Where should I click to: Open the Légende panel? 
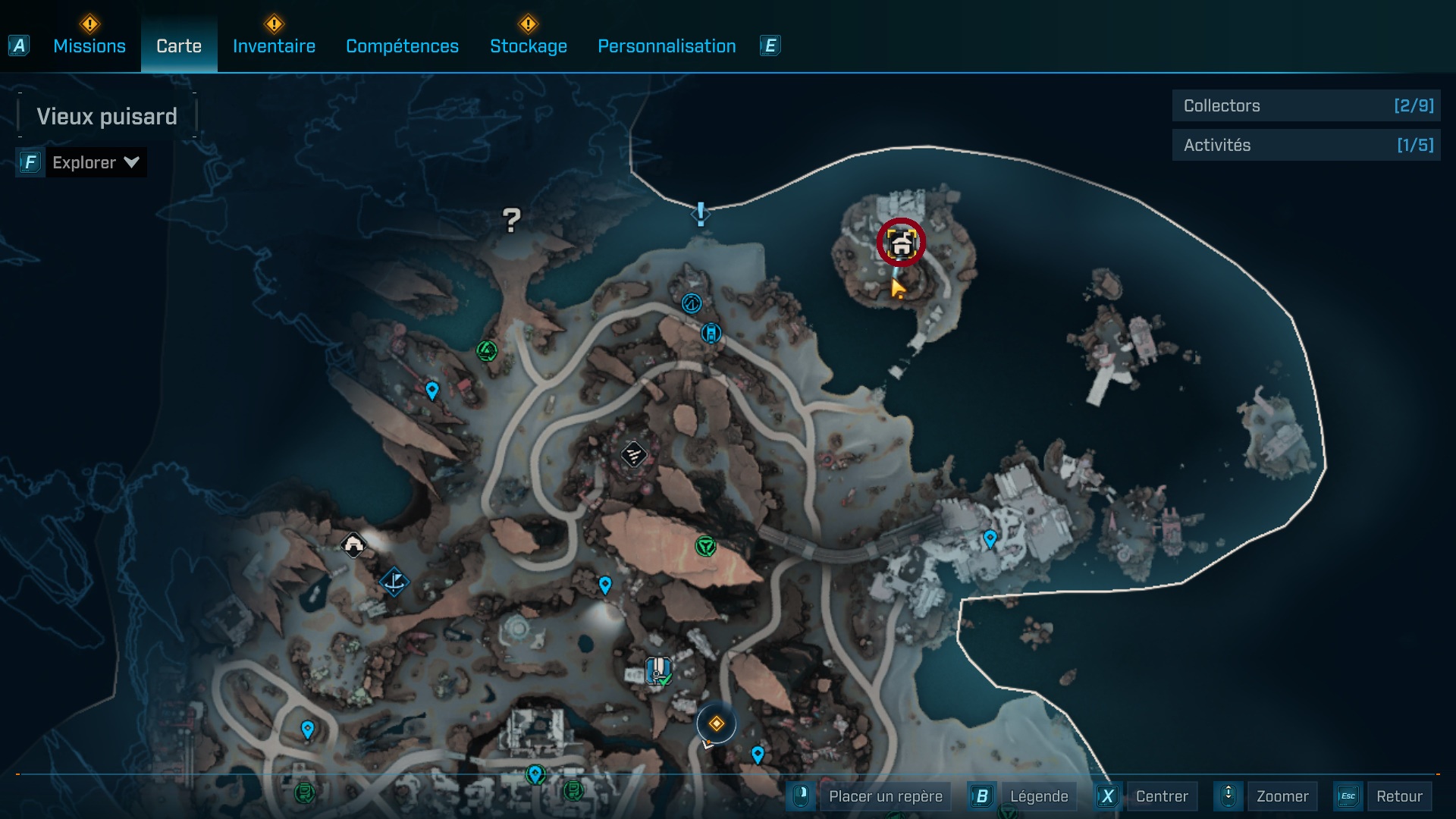coord(1040,796)
